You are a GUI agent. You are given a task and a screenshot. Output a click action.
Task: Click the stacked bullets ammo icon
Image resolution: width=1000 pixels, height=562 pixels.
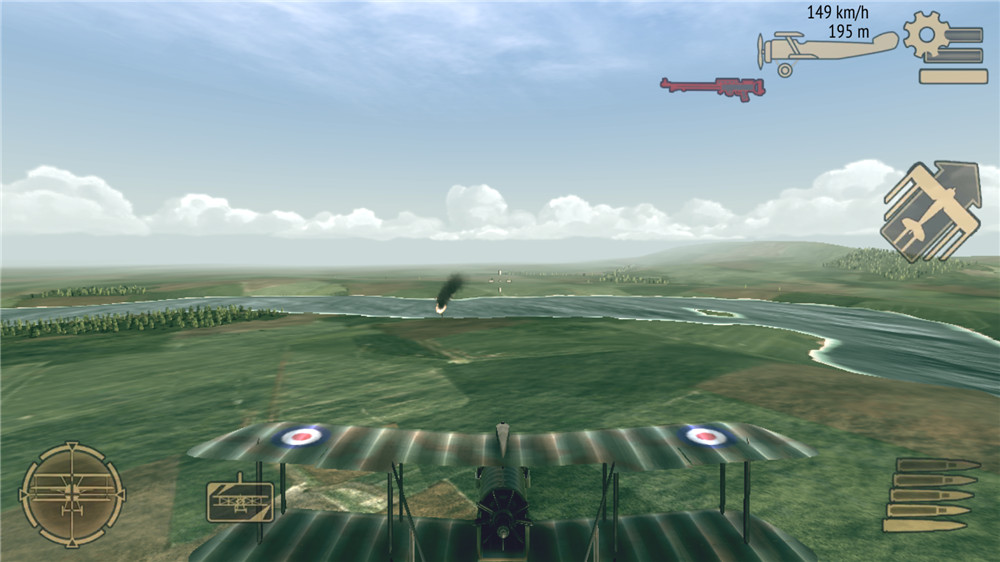(x=930, y=495)
